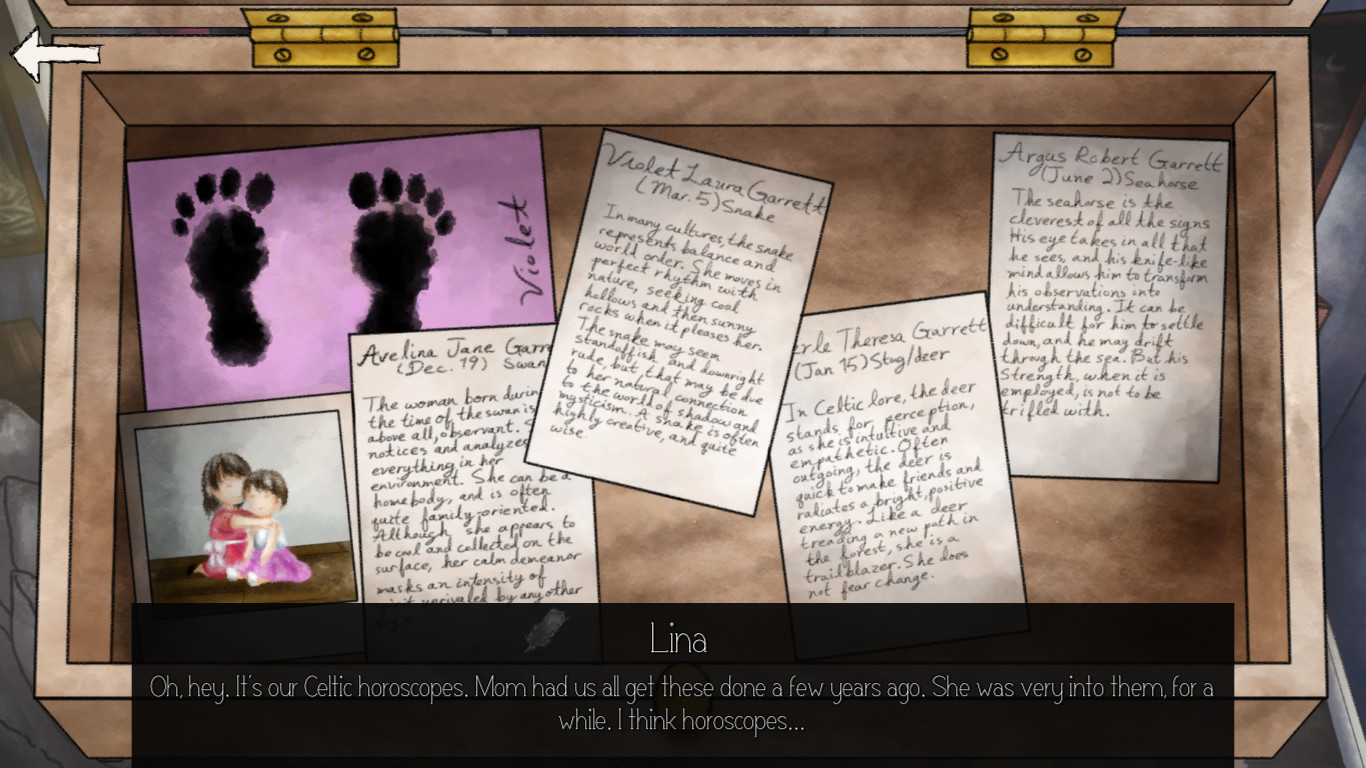Advance Lina's dialogue text
Image resolution: width=1366 pixels, height=768 pixels.
(x=683, y=700)
